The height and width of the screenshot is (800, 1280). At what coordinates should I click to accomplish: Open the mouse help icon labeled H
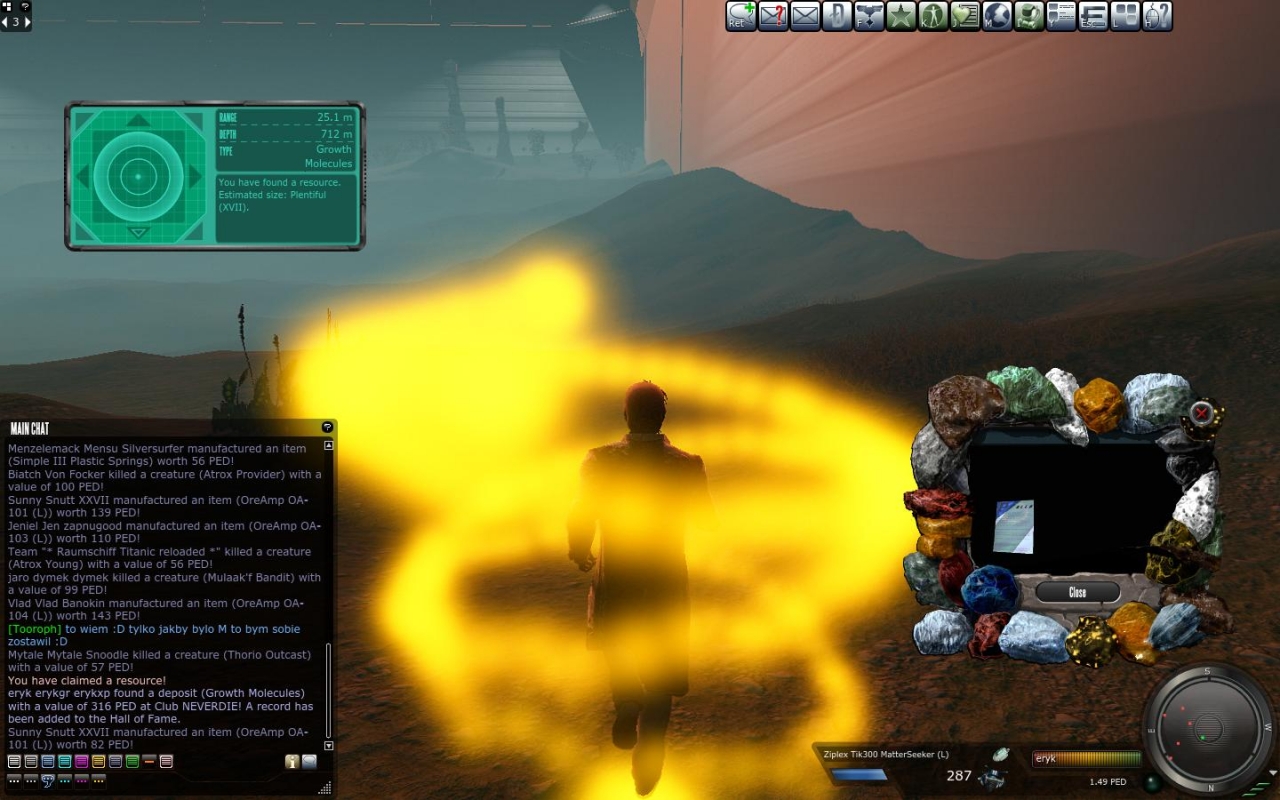coord(1157,16)
